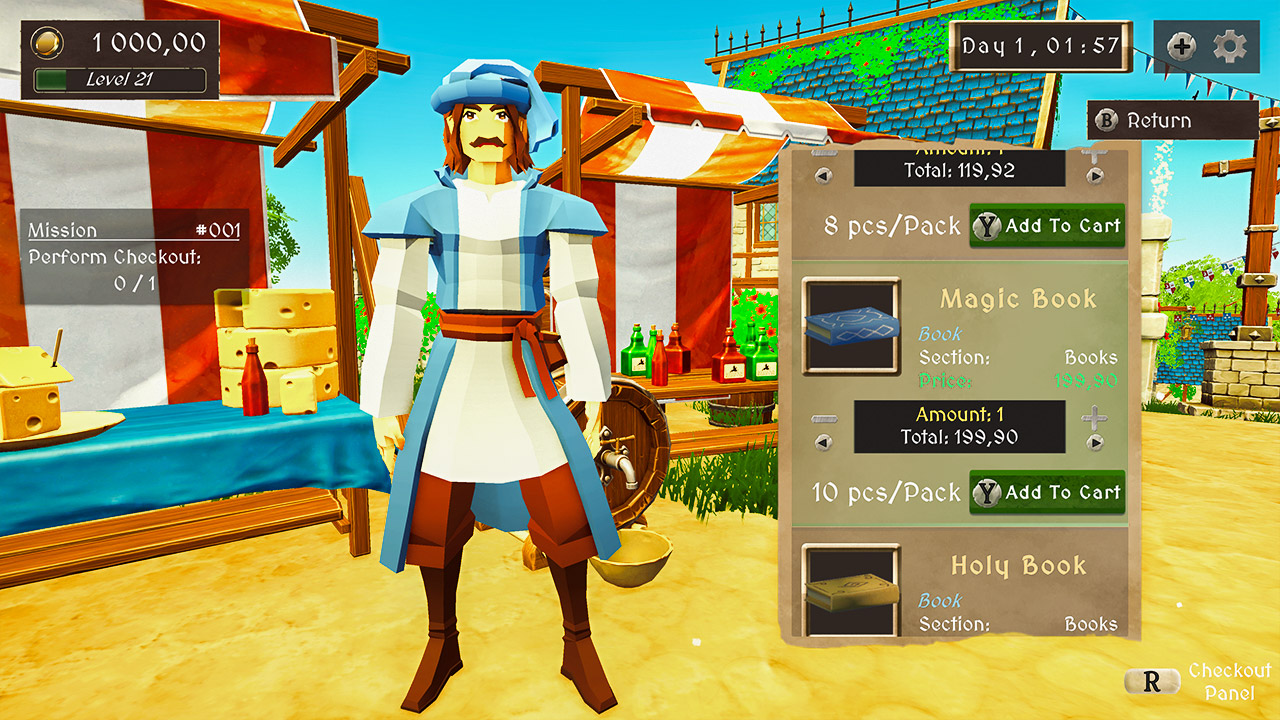Open the settings gear icon
This screenshot has width=1280, height=720.
pos(1229,45)
